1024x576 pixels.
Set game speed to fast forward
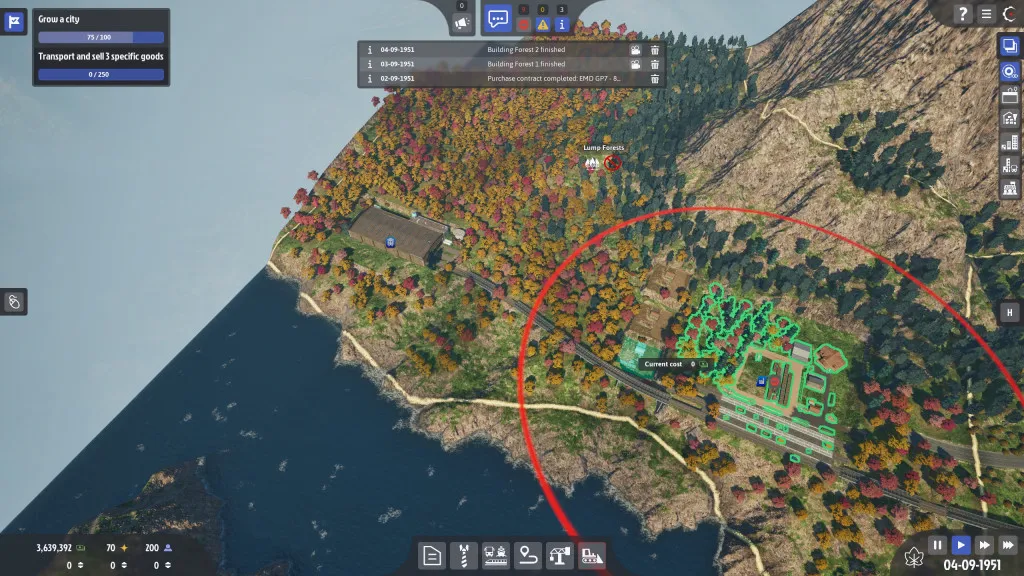[984, 545]
